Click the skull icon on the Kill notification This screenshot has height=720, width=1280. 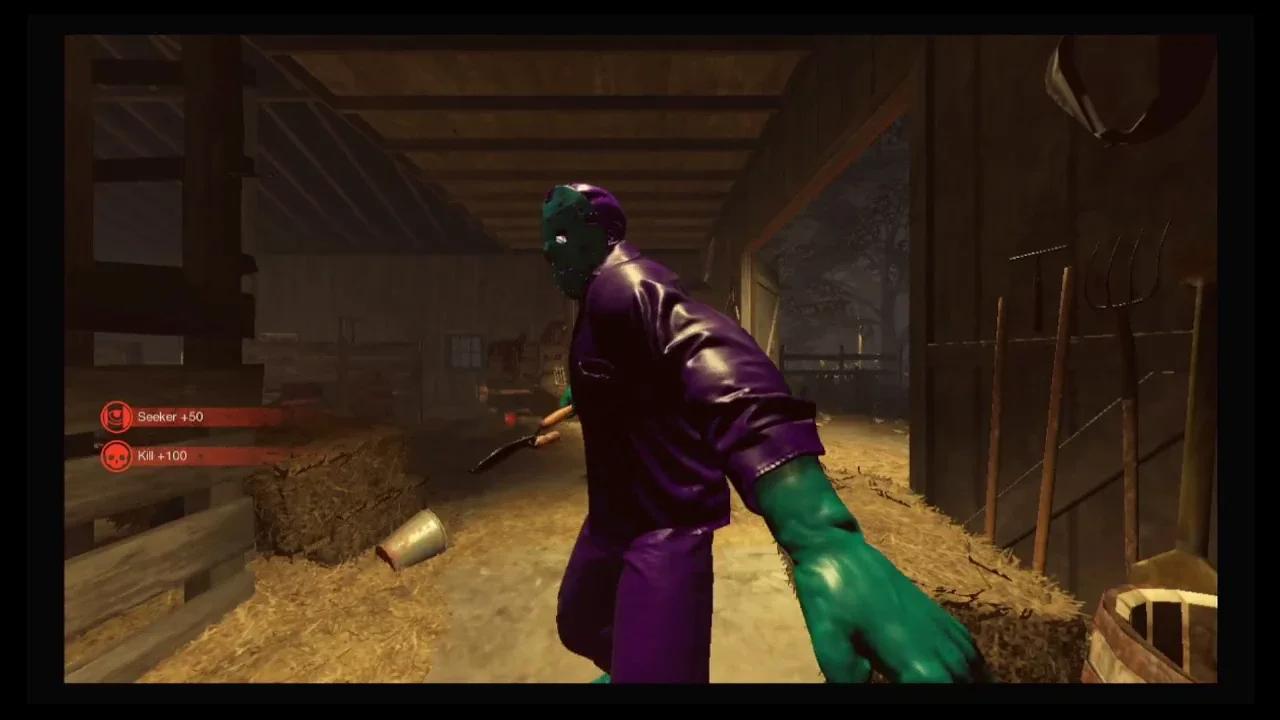[116, 455]
